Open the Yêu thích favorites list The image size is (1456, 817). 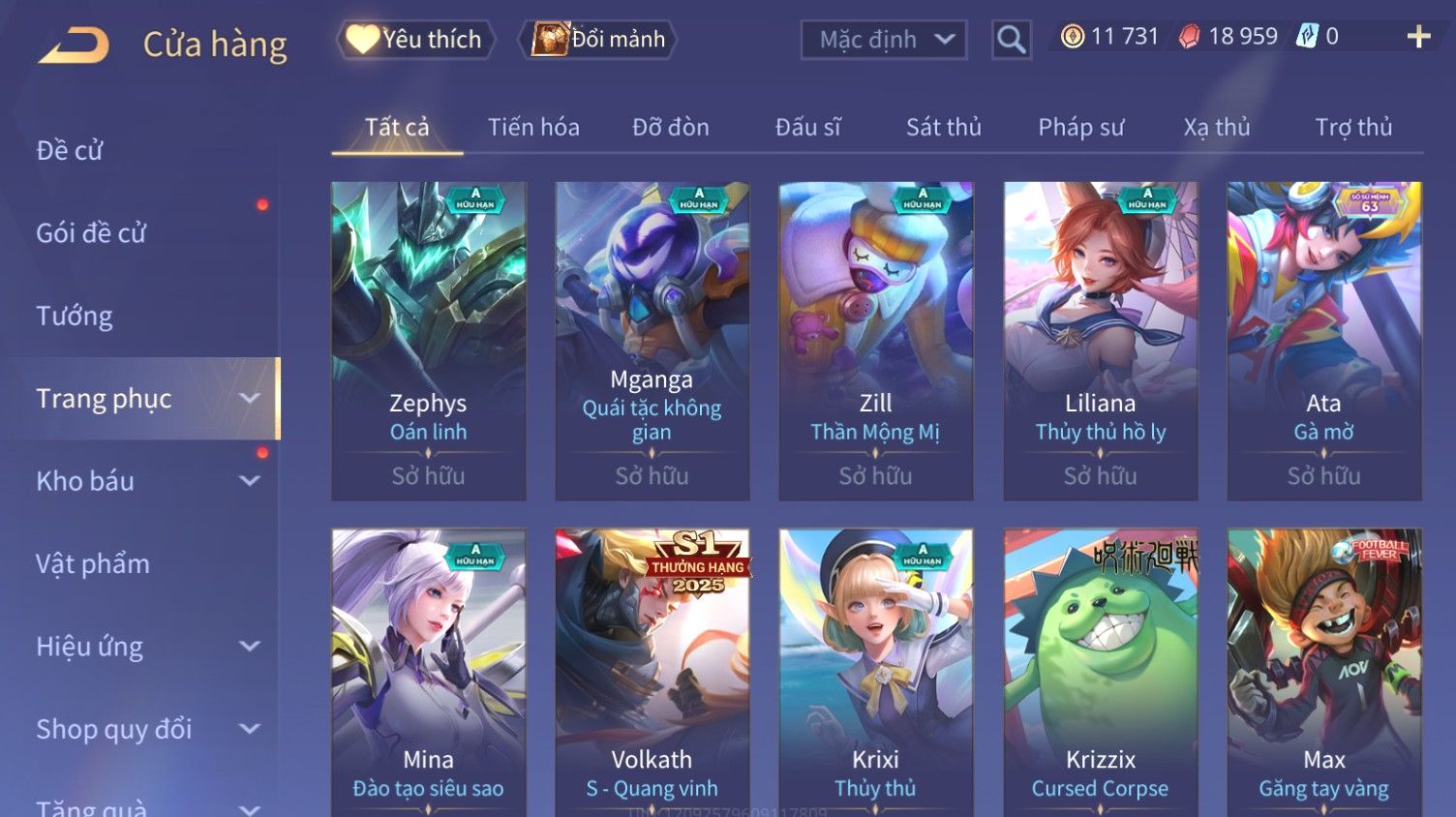[x=415, y=40]
